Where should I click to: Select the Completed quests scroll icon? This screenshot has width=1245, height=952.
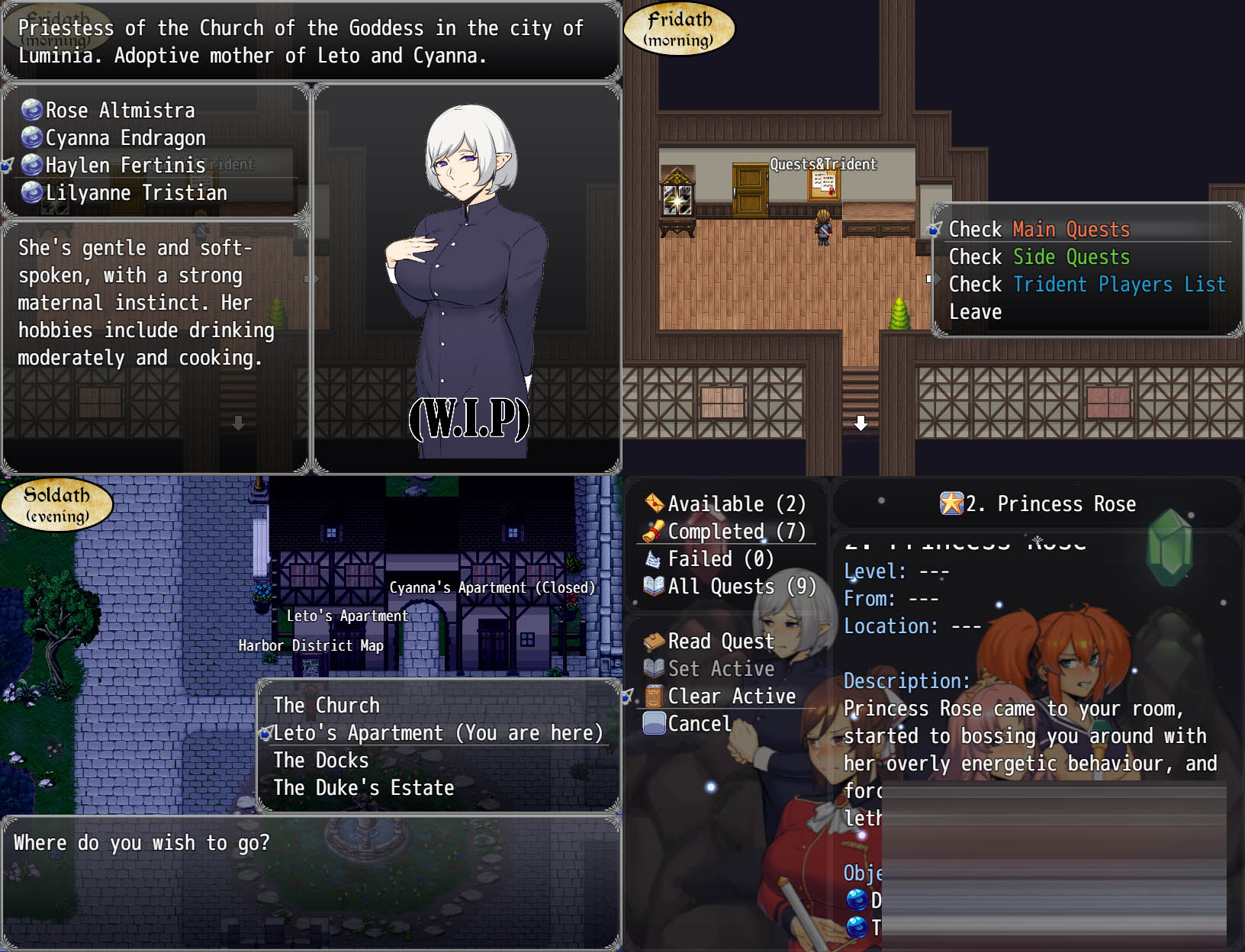coord(652,532)
